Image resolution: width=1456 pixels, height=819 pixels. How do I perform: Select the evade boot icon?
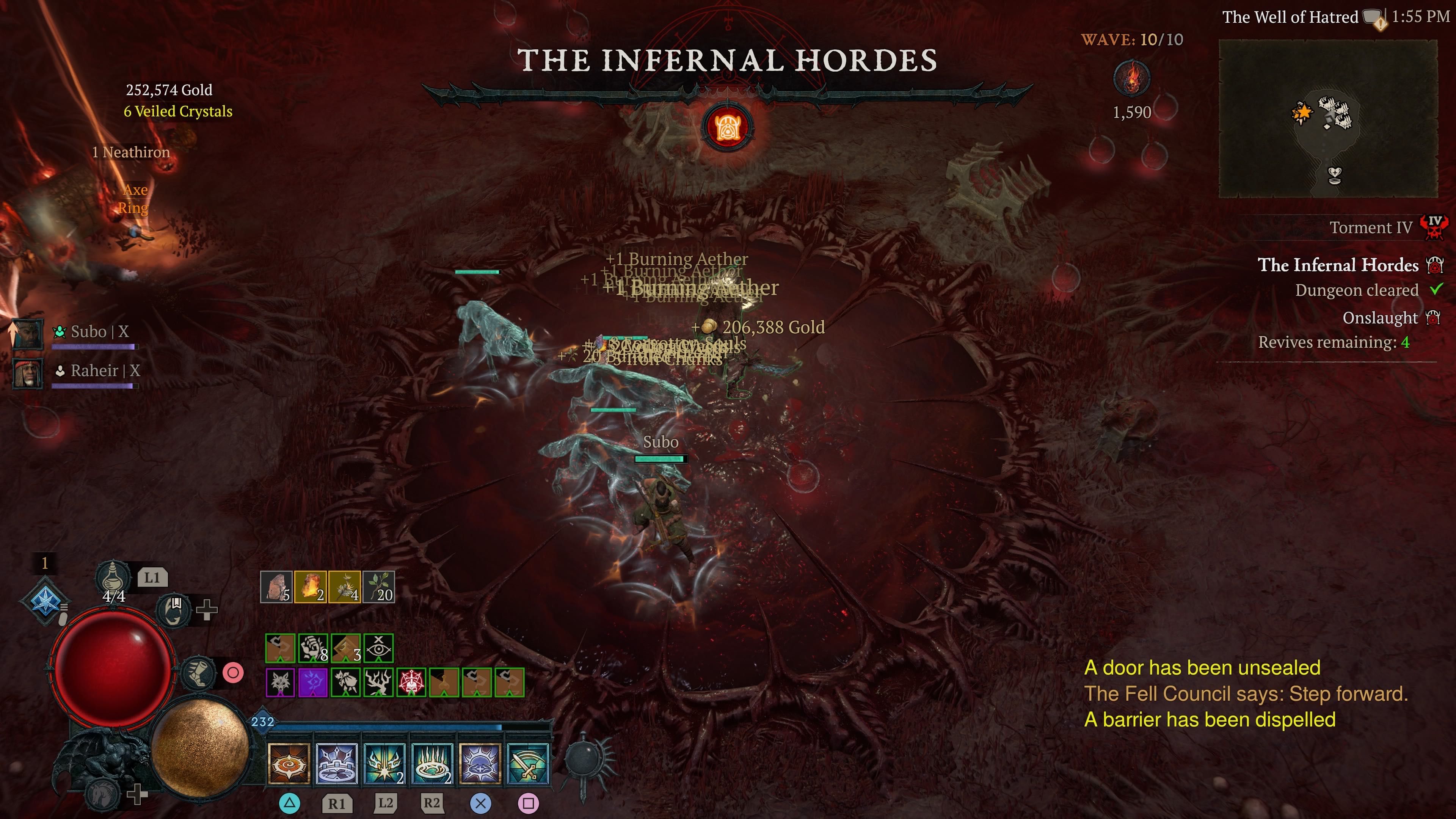198,673
